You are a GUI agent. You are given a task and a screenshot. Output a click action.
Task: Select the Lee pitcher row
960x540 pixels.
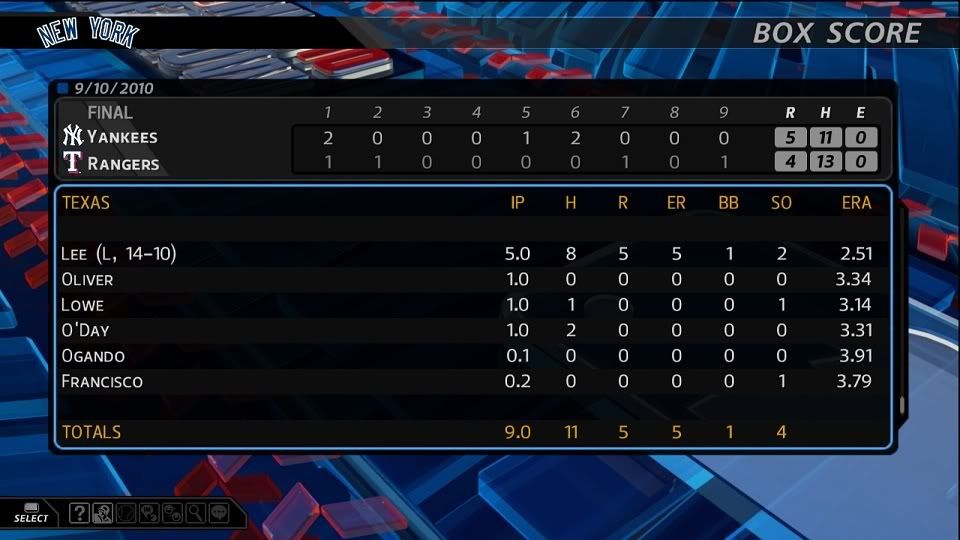[470, 254]
